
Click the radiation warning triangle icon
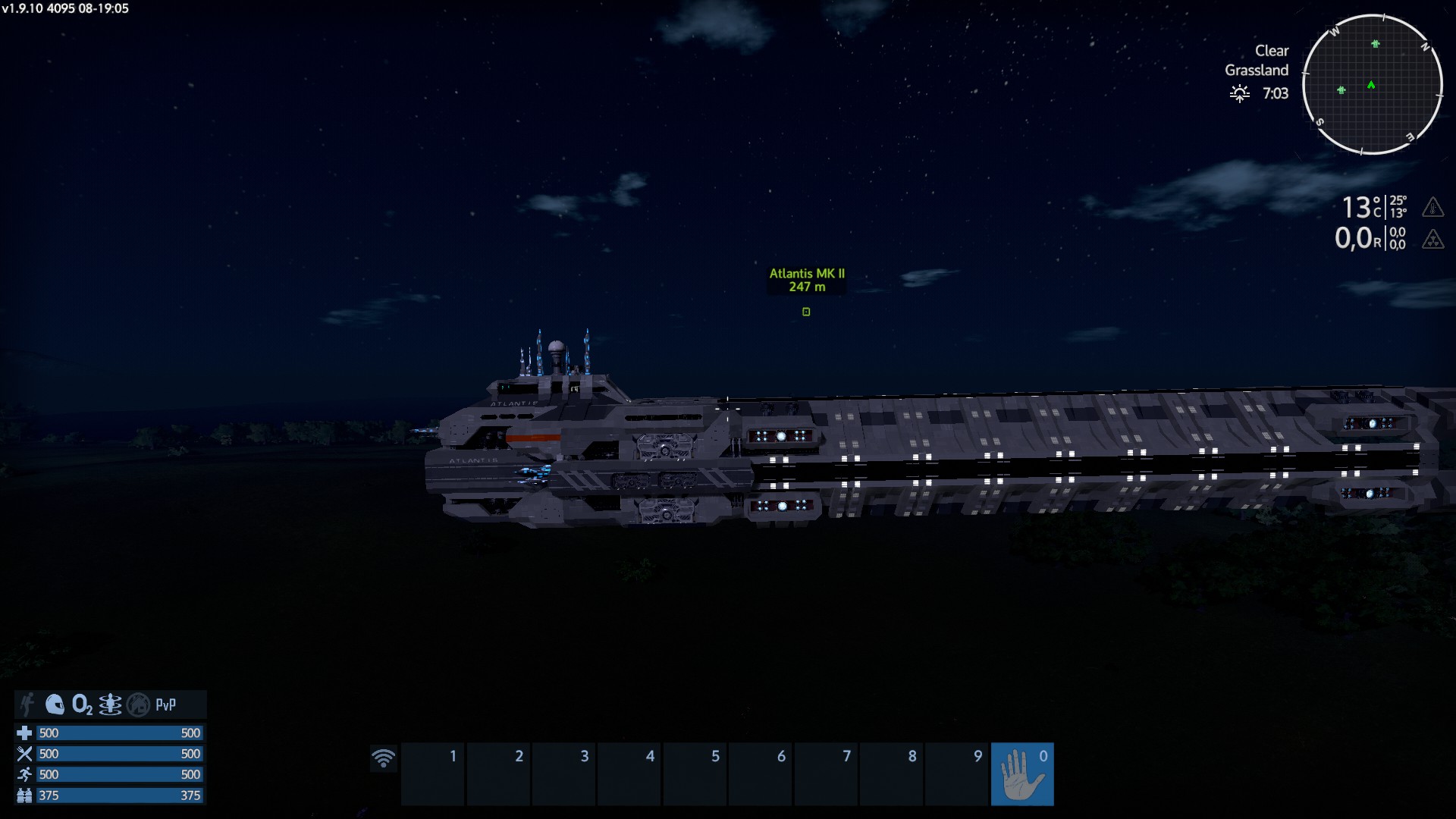1432,239
